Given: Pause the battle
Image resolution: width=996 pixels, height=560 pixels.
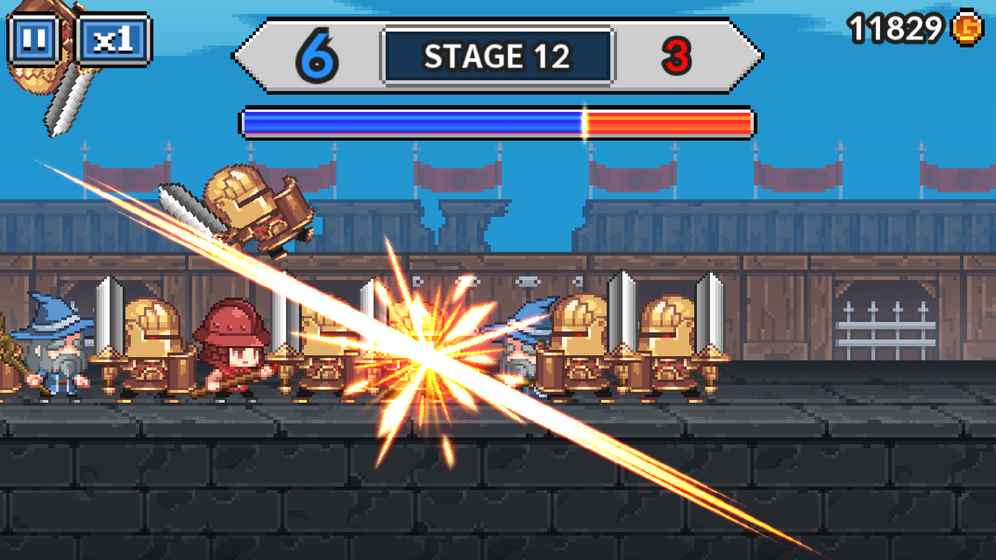Looking at the screenshot, I should pyautogui.click(x=33, y=40).
